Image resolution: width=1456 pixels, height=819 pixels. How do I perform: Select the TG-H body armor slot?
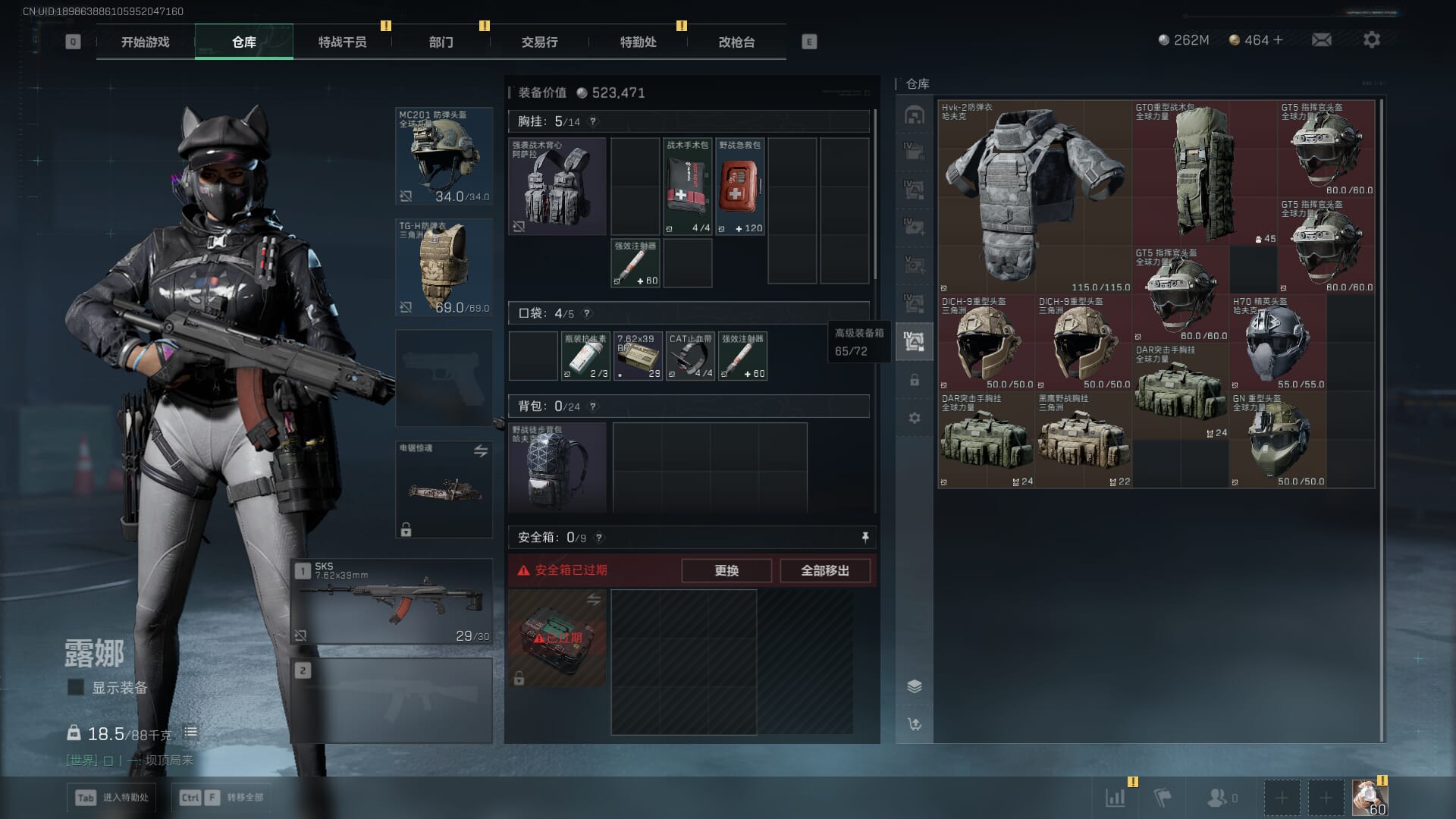click(444, 267)
